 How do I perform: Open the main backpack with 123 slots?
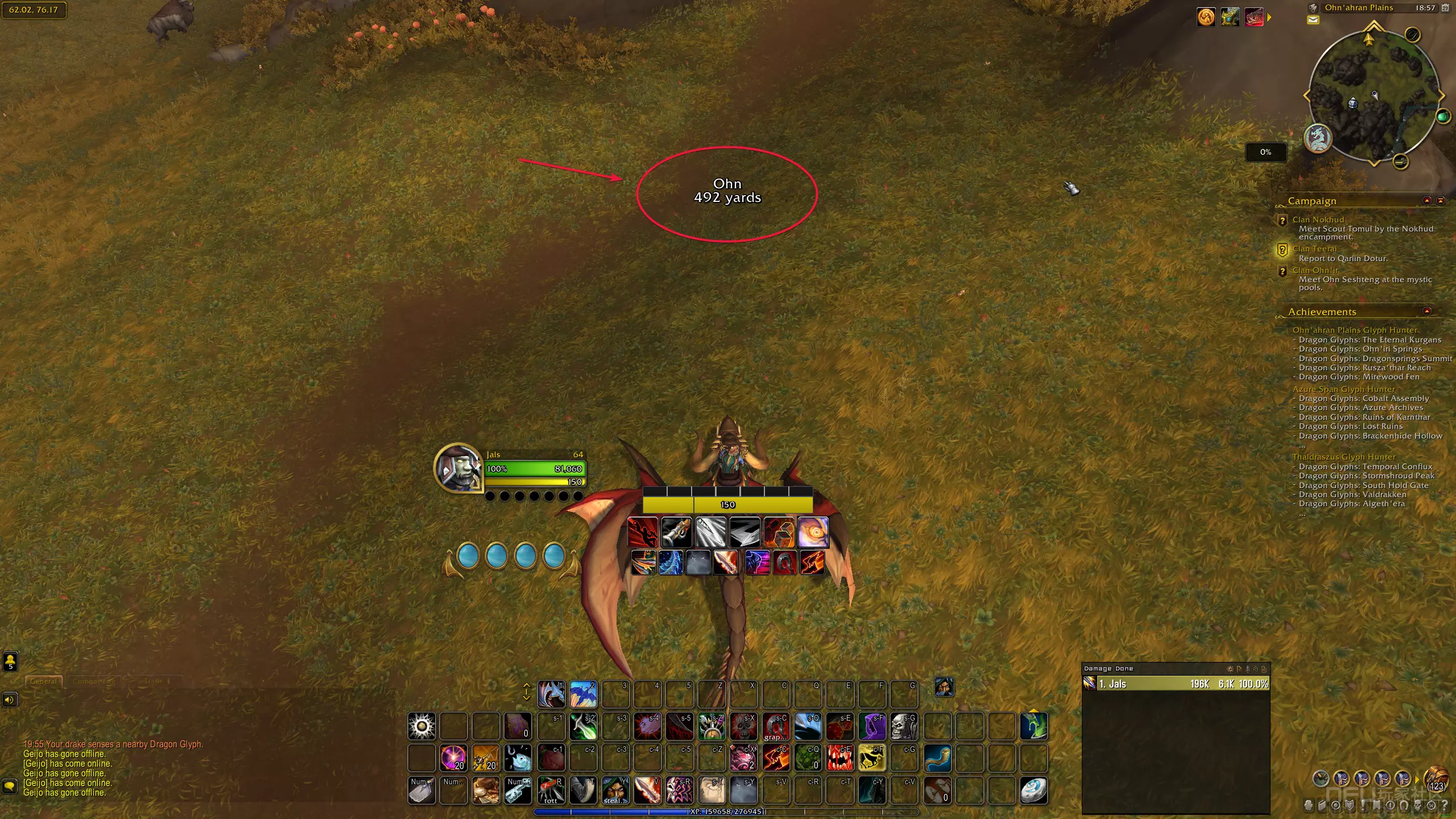(1436, 779)
